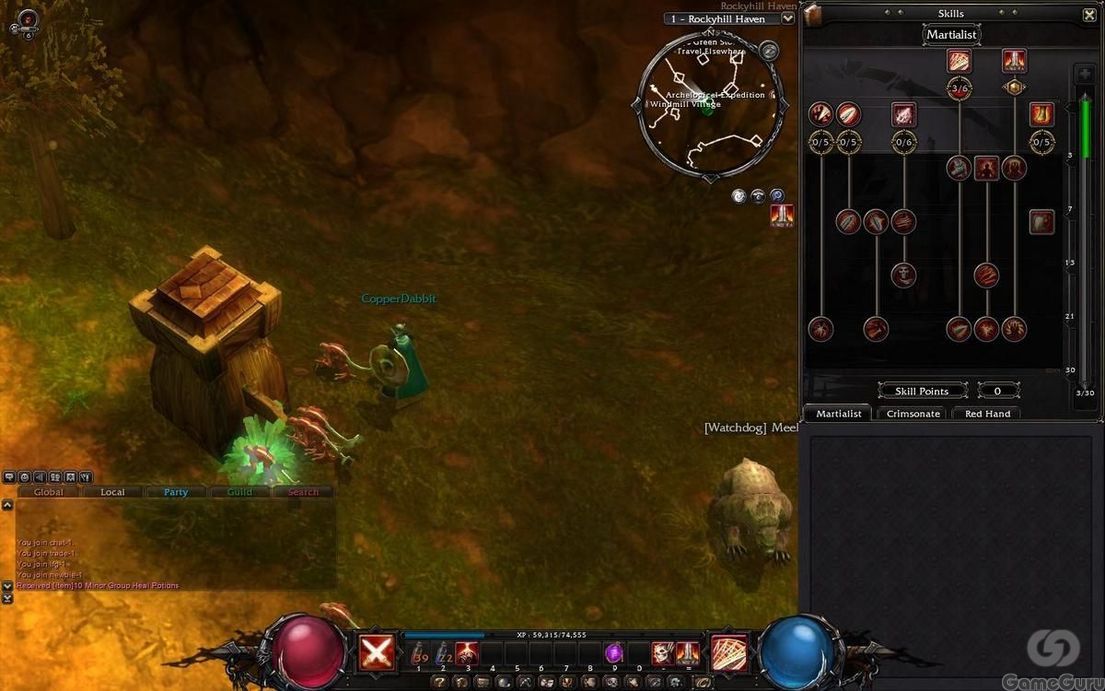
Task: Switch to the Crimsonate skill tab
Action: tap(913, 413)
